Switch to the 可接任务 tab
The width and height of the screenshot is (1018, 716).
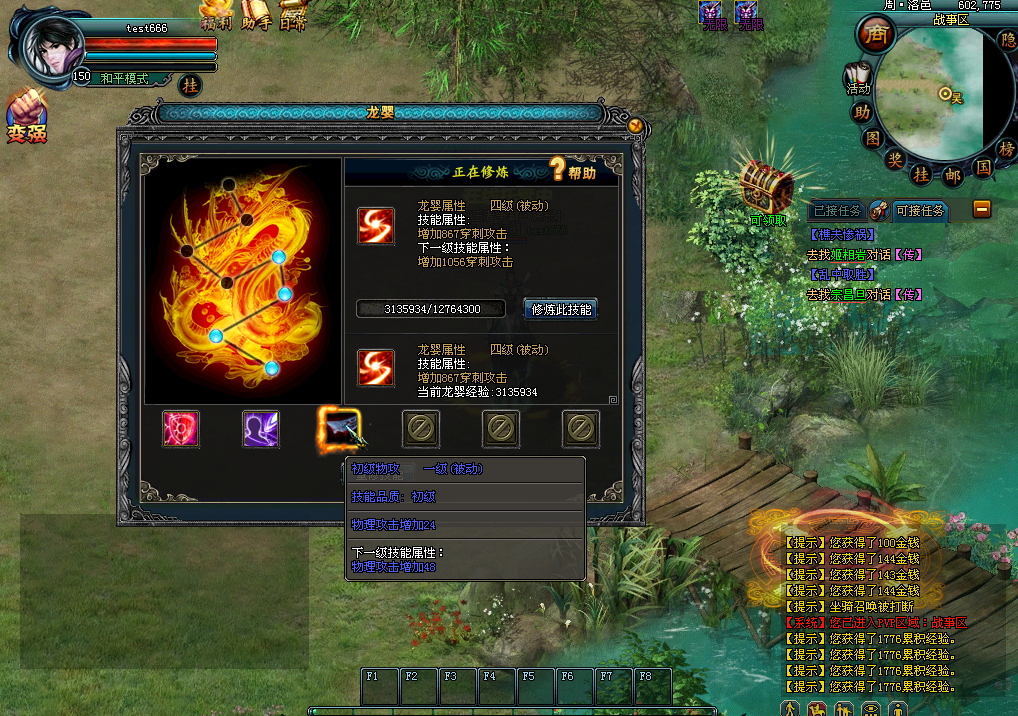click(x=920, y=211)
